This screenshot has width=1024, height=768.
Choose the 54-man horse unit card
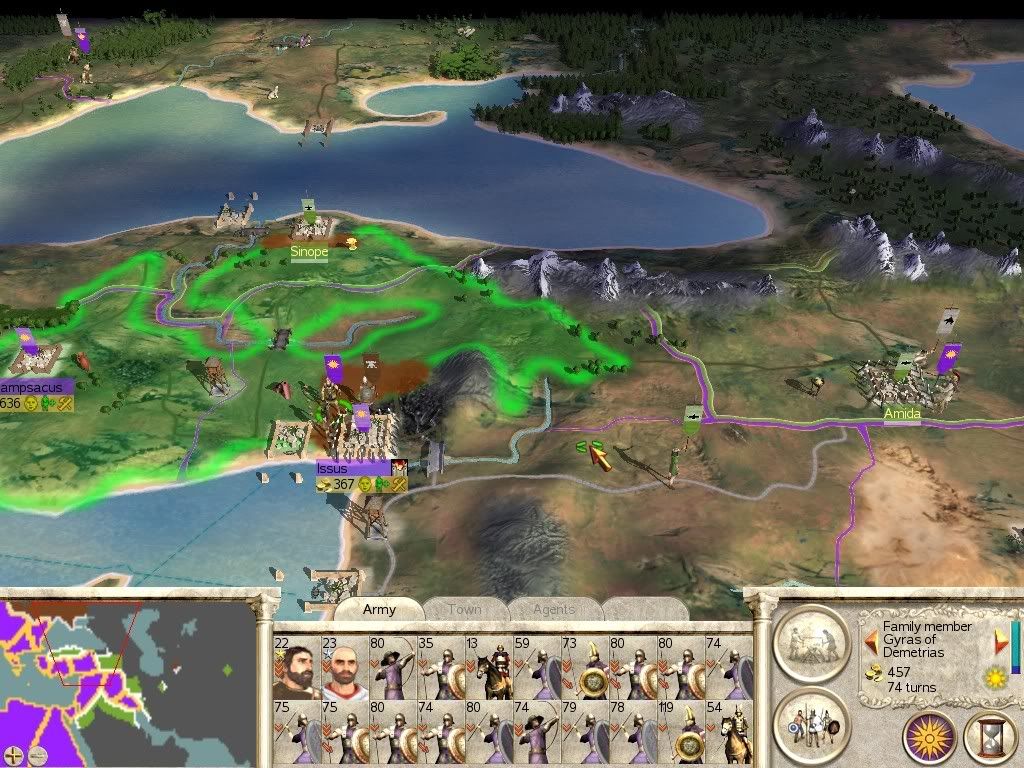coord(728,732)
